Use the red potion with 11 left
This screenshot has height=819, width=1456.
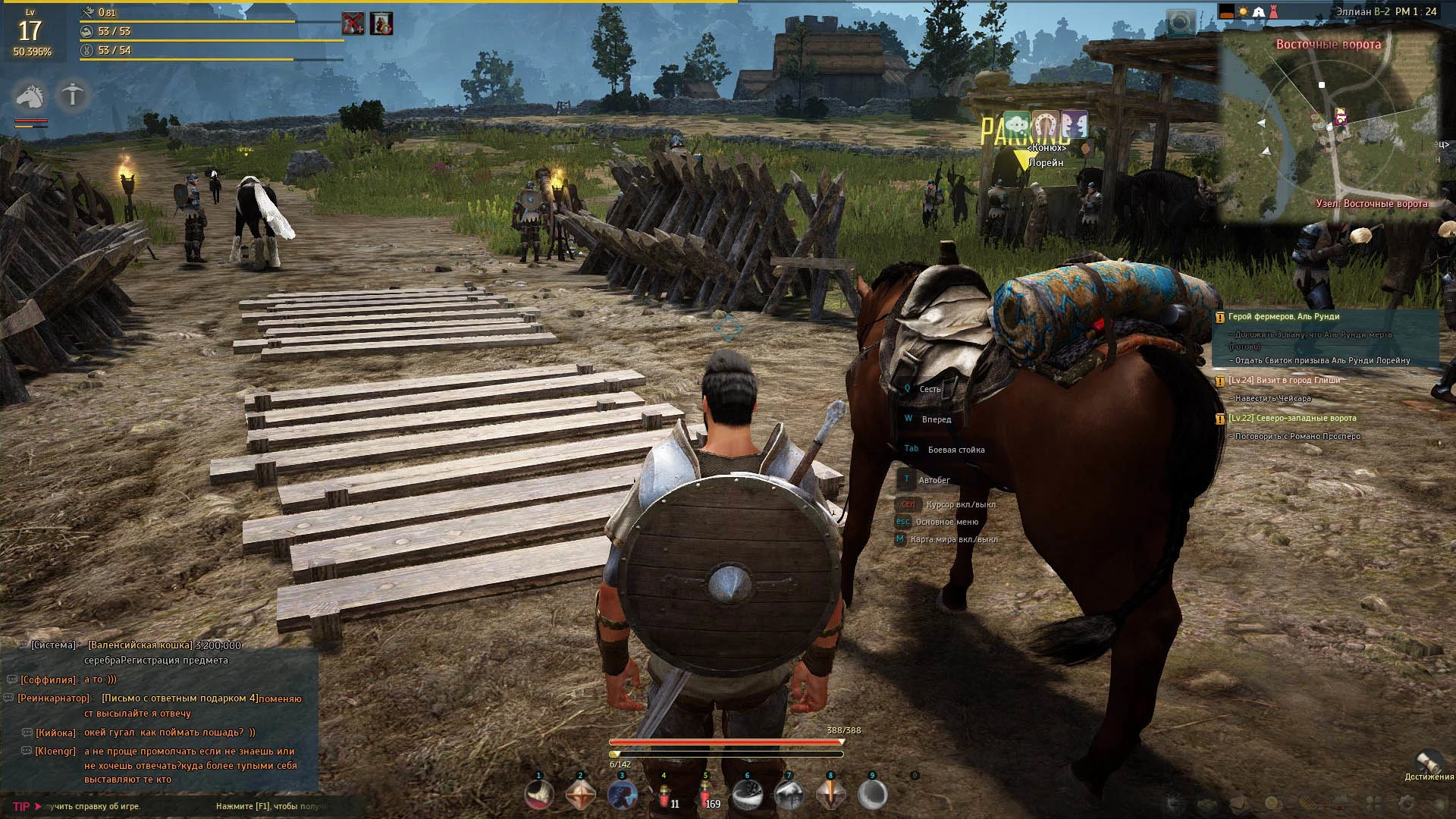pyautogui.click(x=665, y=796)
